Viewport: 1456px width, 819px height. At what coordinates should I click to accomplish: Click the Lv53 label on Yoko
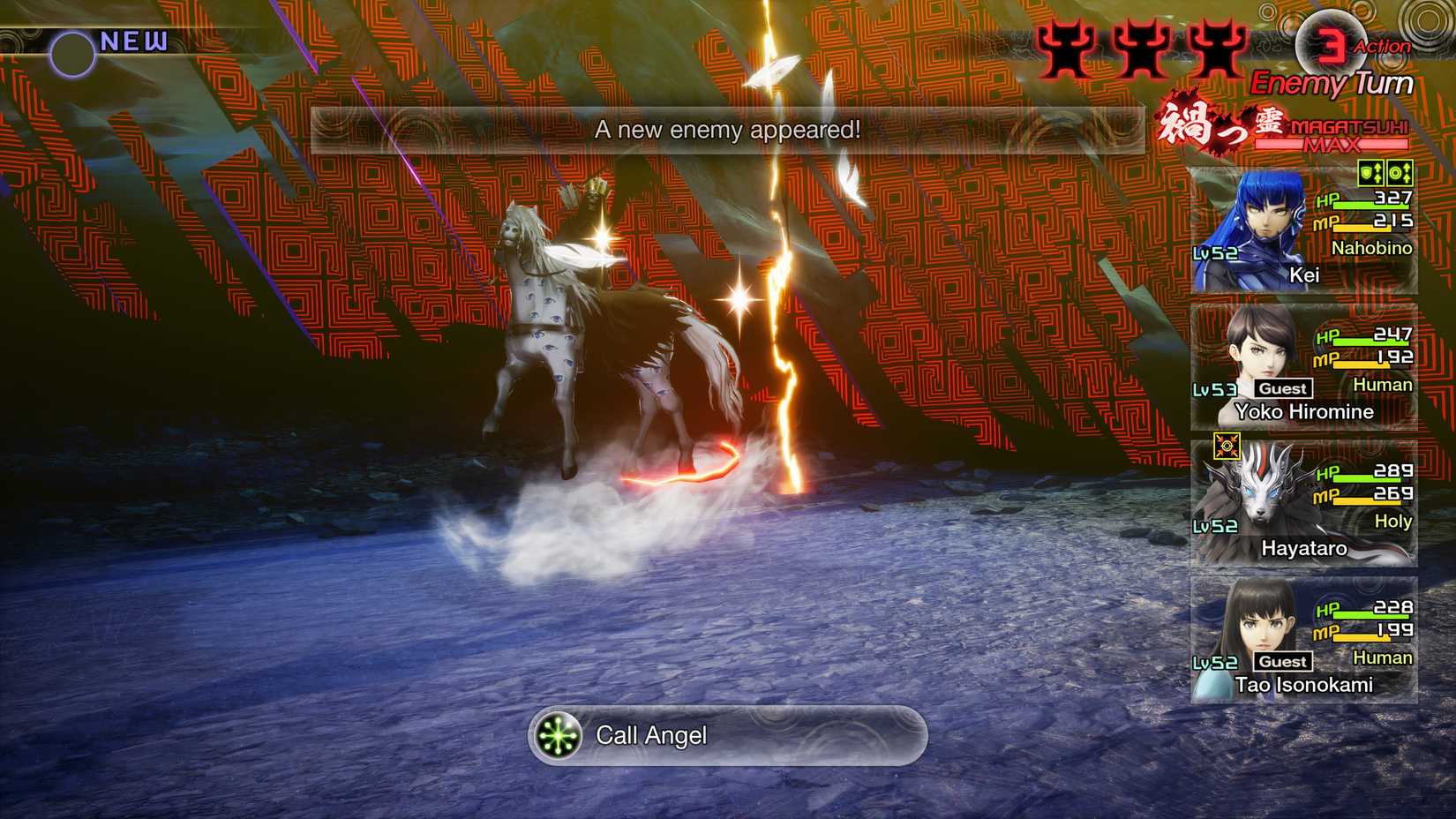(x=1216, y=387)
